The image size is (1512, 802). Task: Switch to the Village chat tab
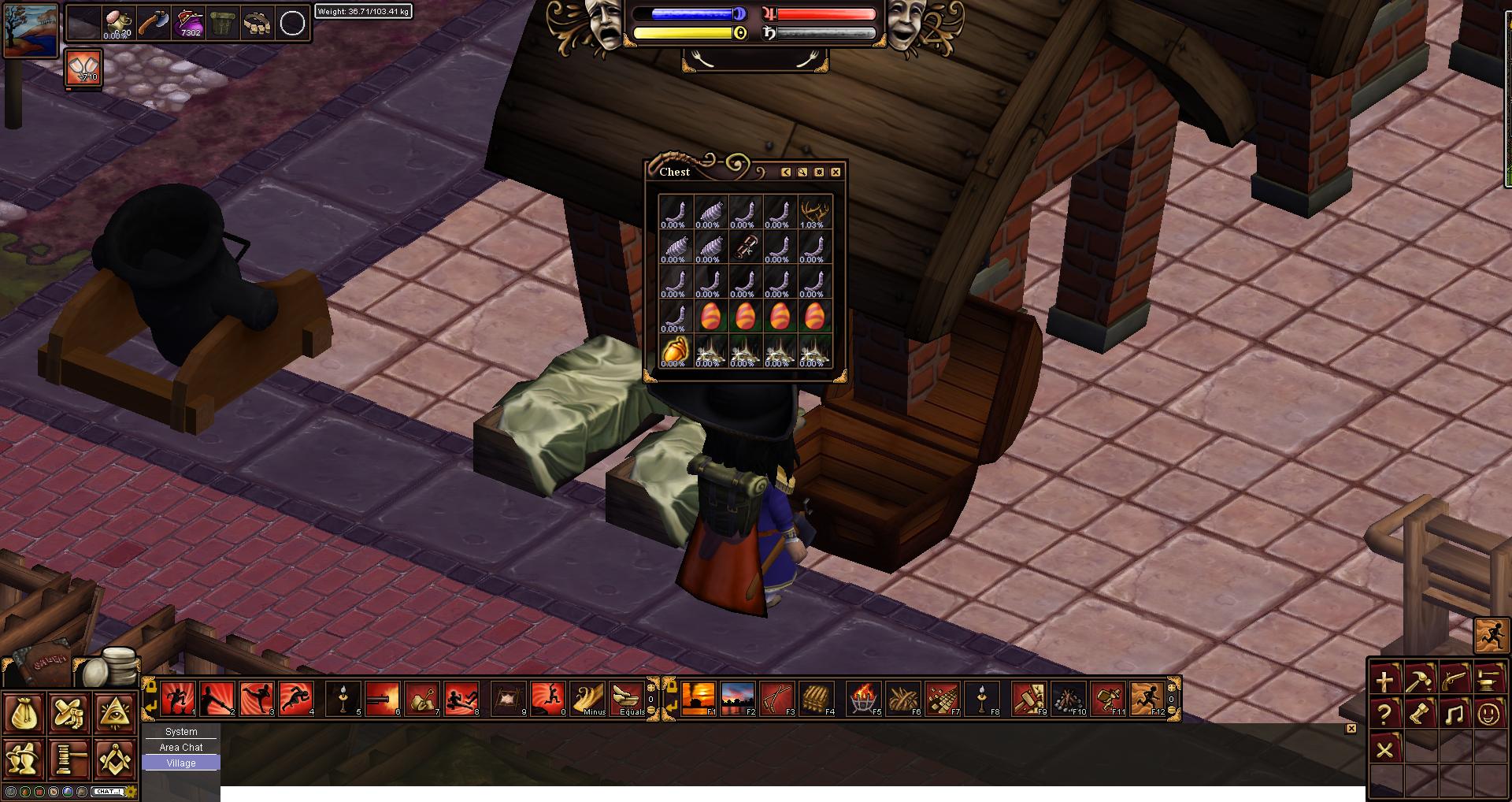[181, 763]
